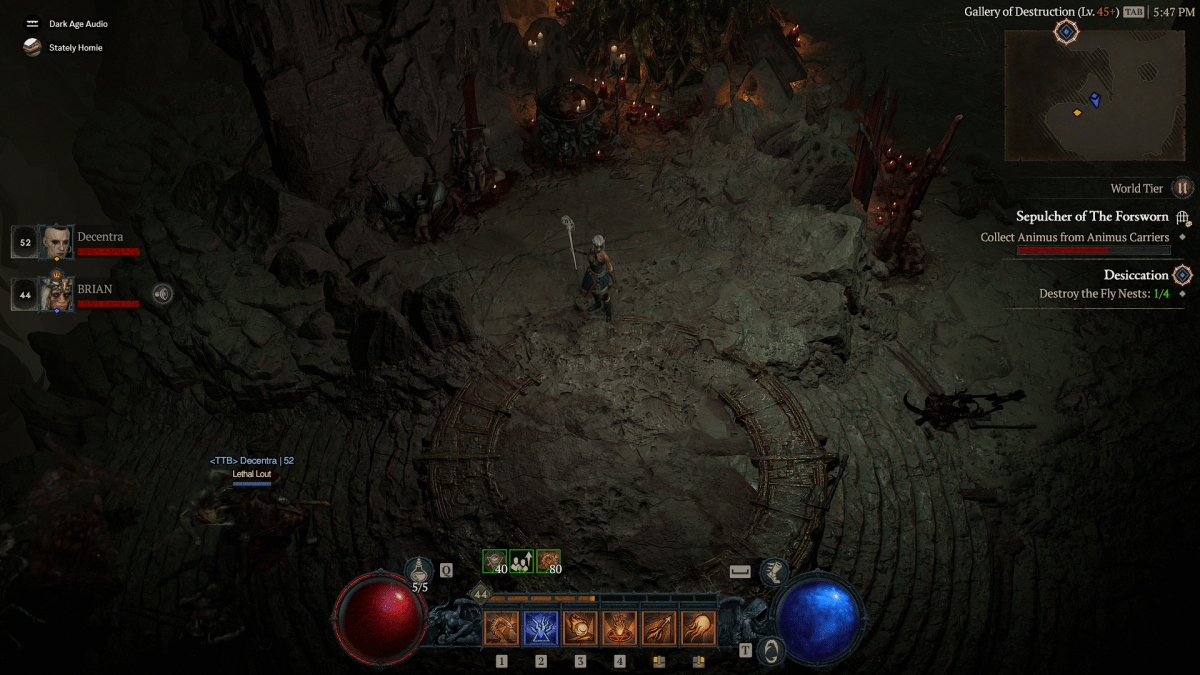Select the Desiccation quest tracker
This screenshot has width=1200, height=675.
tap(1136, 275)
